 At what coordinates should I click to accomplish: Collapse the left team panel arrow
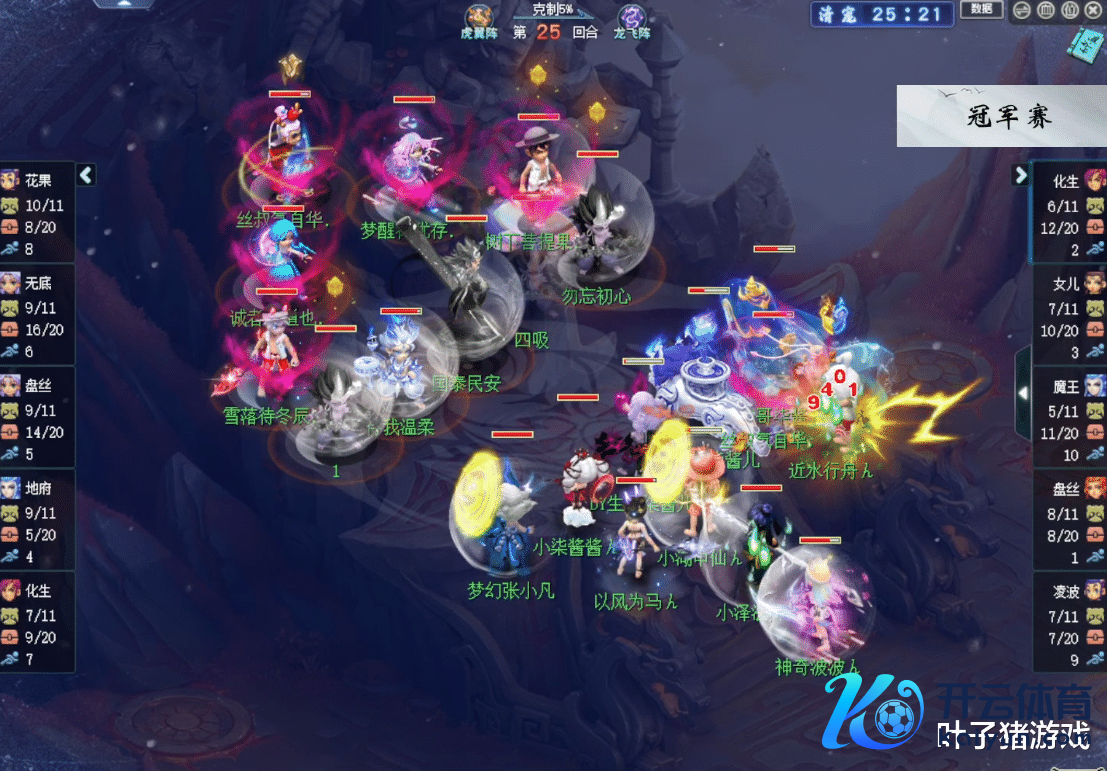86,175
